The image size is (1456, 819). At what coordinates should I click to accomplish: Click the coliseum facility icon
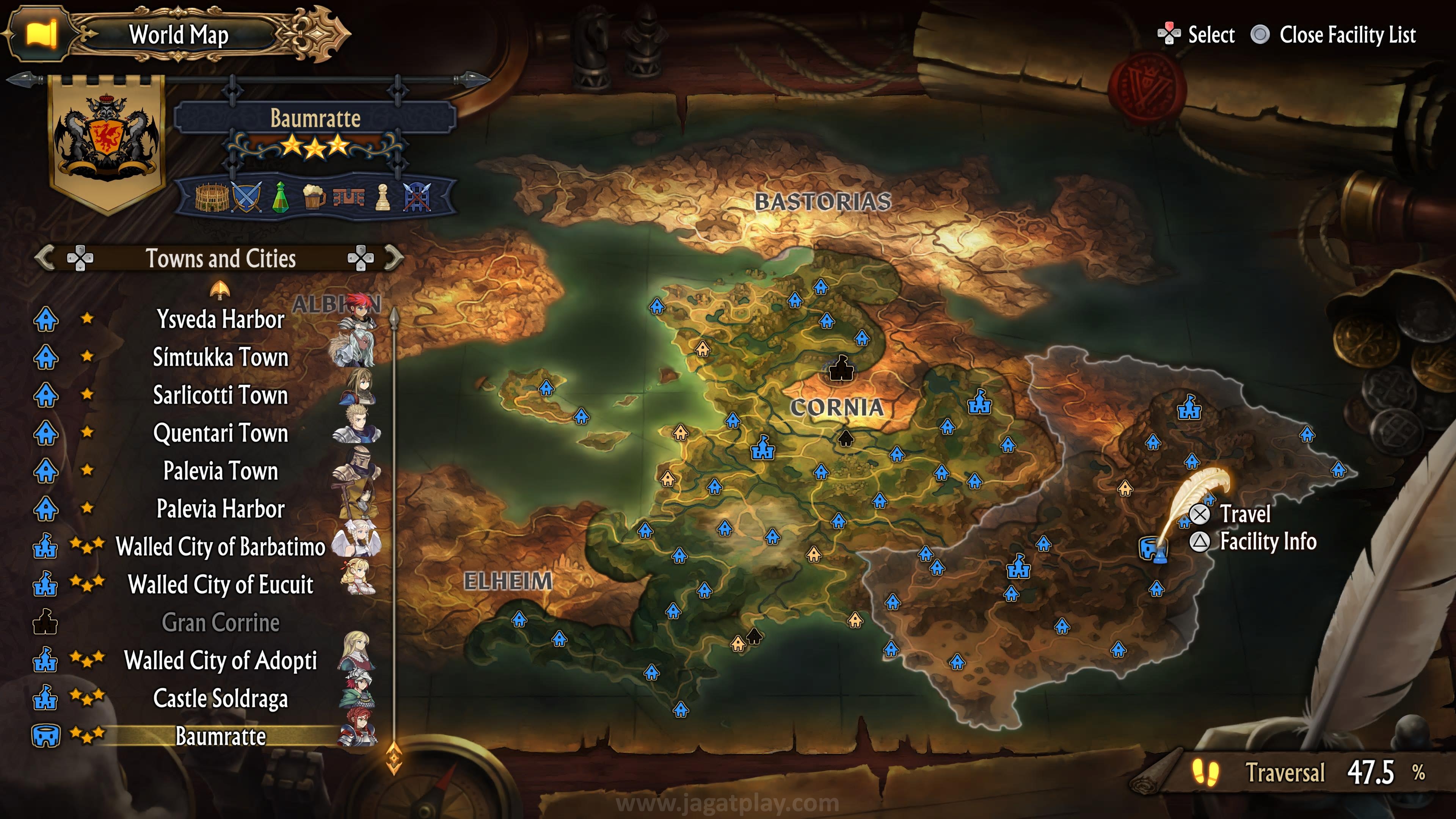tap(212, 197)
